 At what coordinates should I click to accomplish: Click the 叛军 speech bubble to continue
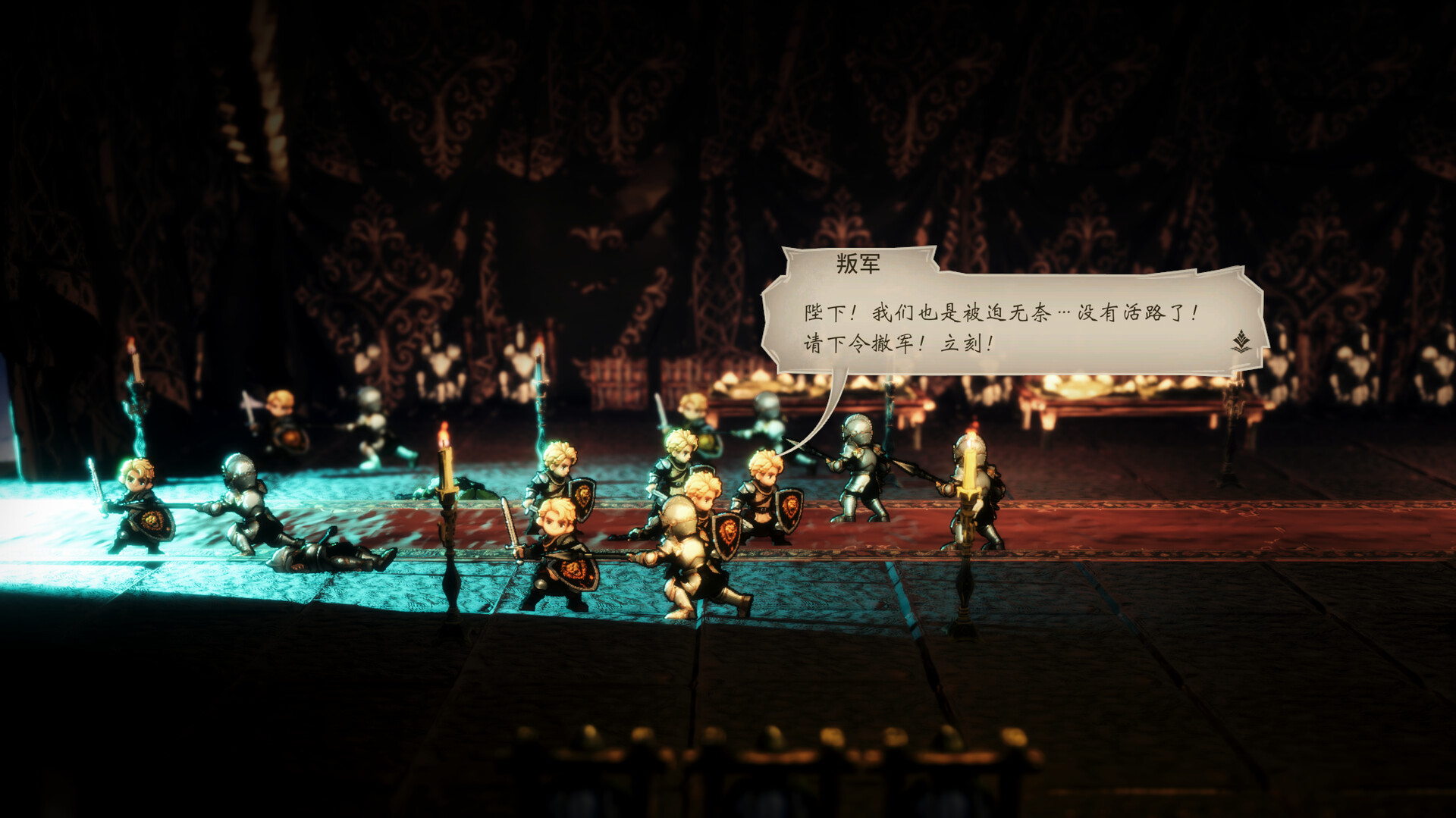pos(1001,328)
